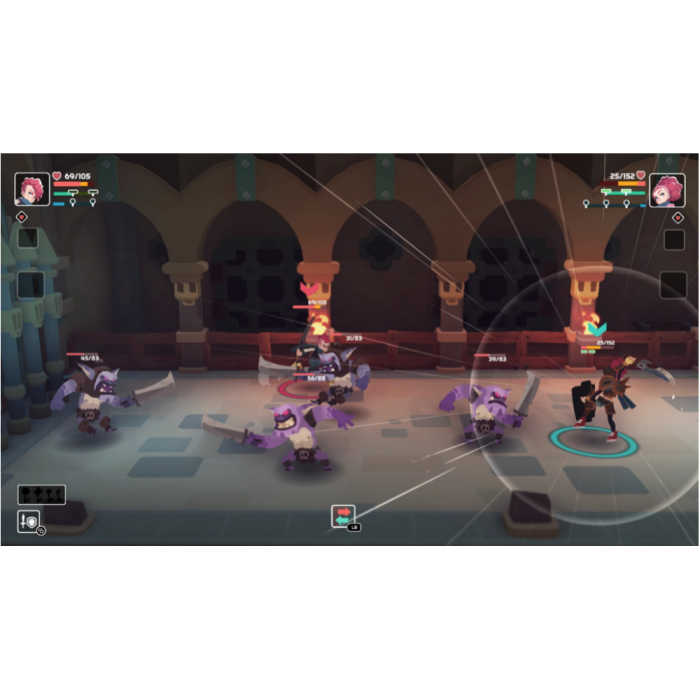This screenshot has height=700, width=700.
Task: Select the portrait next to 69/105 health
Action: pyautogui.click(x=32, y=189)
